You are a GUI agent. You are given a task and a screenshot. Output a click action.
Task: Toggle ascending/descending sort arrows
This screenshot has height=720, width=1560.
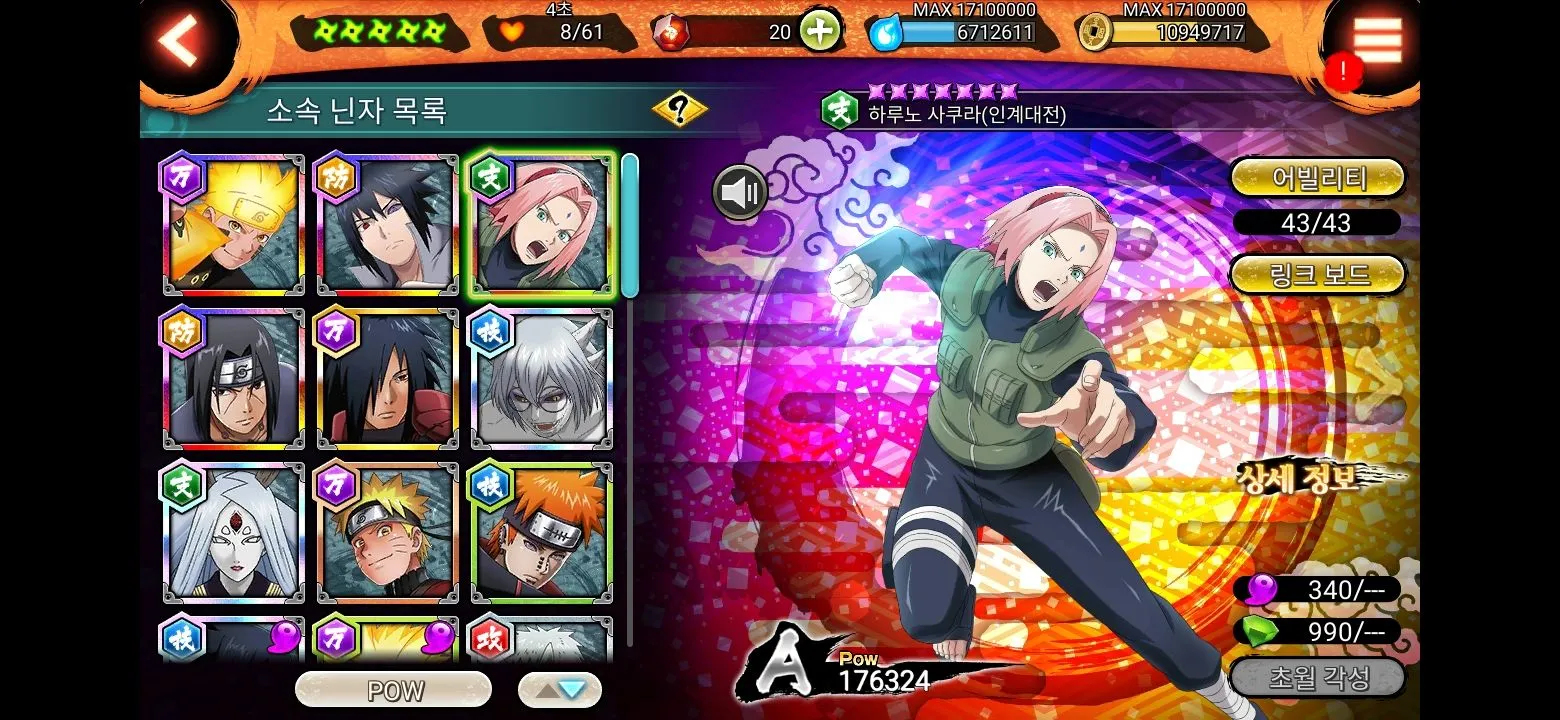[x=560, y=690]
